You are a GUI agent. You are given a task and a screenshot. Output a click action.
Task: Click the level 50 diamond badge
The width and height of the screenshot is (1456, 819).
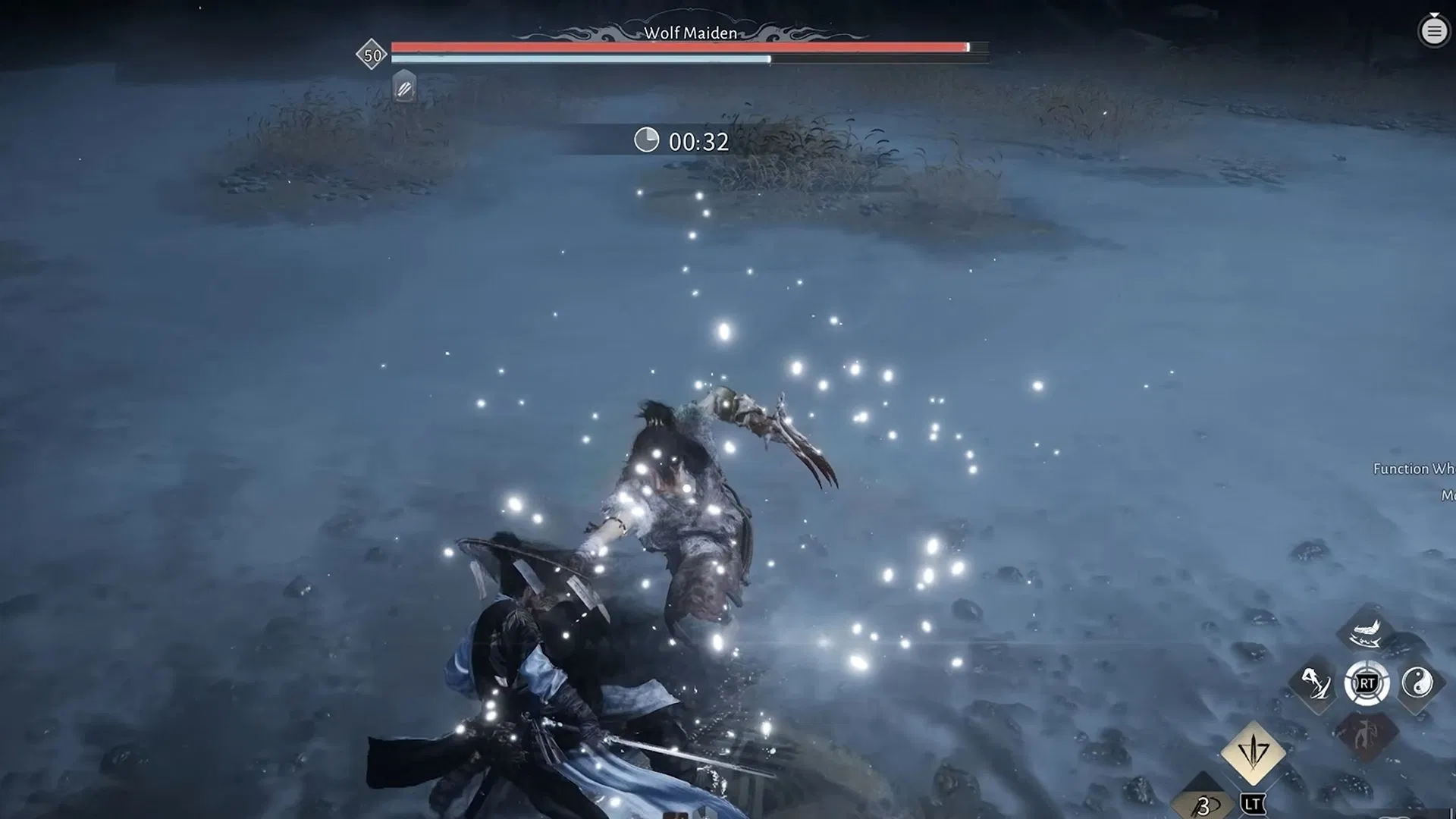(371, 53)
